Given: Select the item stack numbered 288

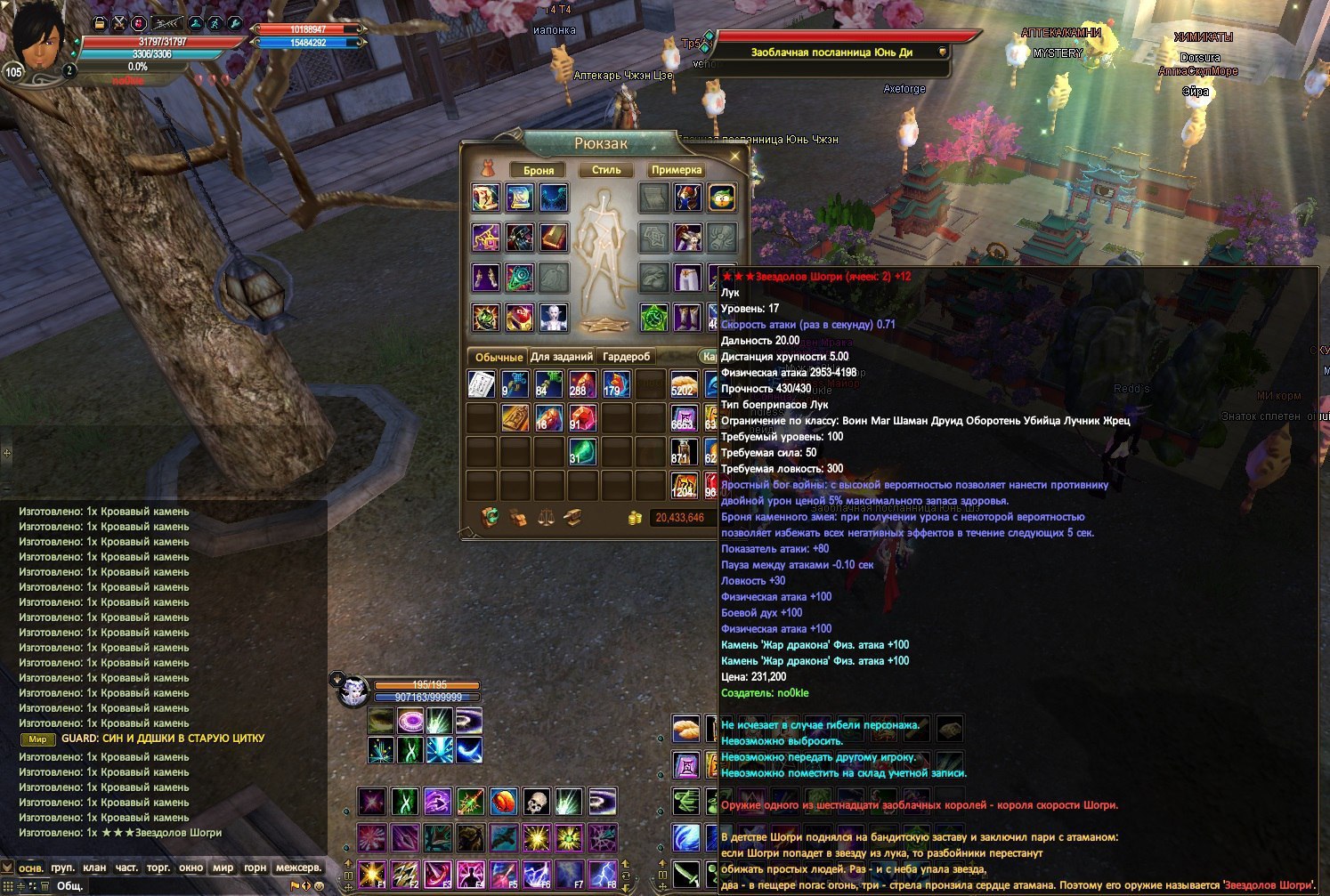Looking at the screenshot, I should [x=582, y=383].
